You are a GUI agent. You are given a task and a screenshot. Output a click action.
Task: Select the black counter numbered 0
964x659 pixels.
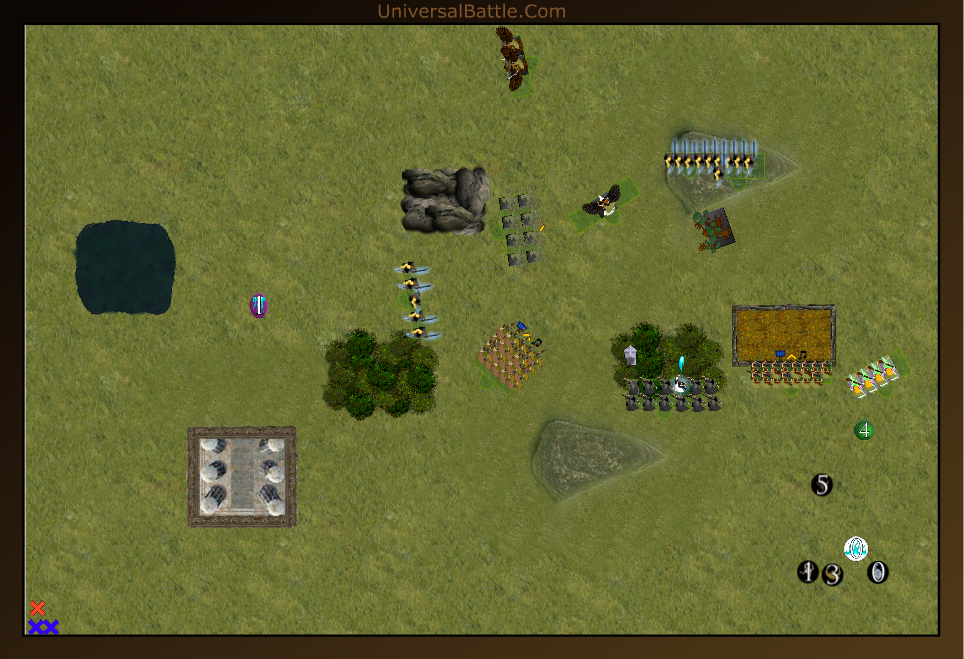click(x=878, y=573)
